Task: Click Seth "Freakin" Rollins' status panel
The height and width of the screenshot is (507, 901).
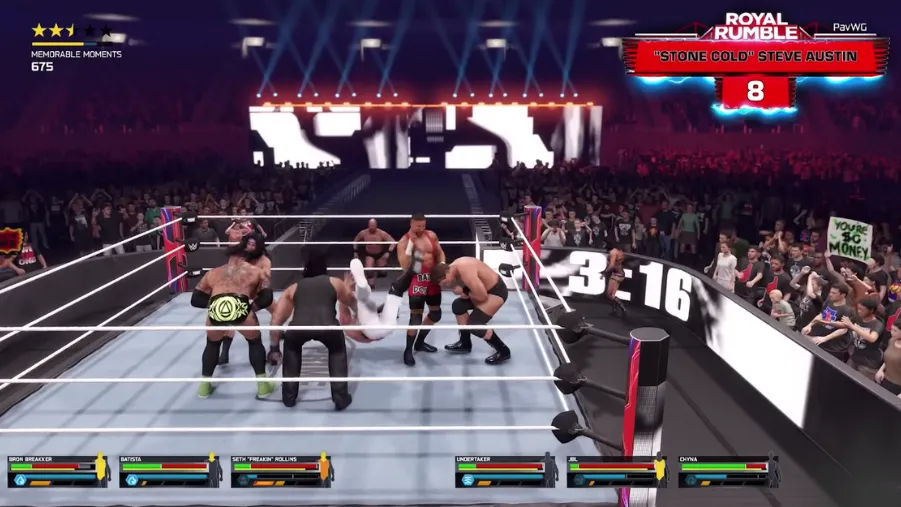Action: click(x=280, y=470)
